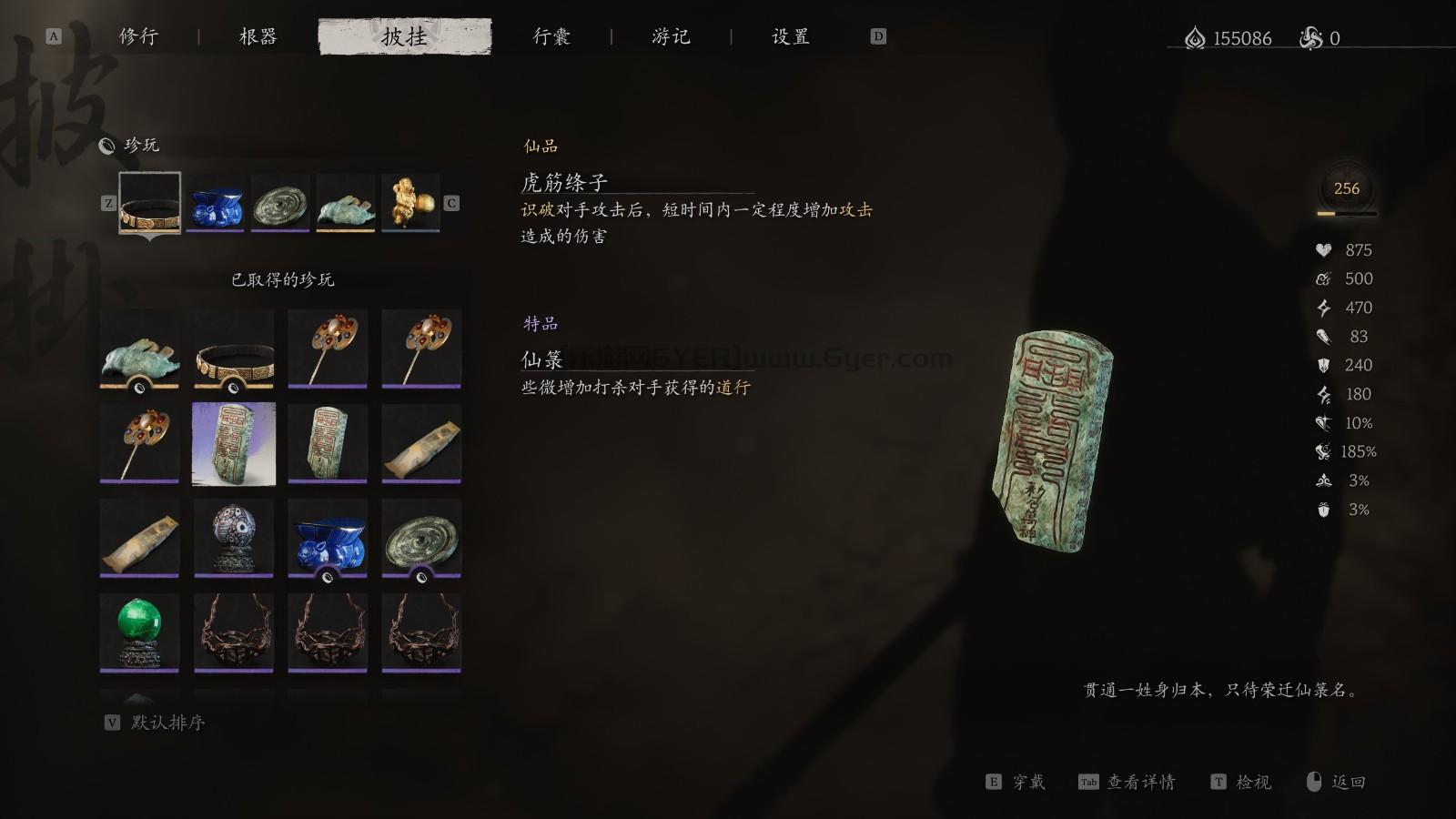Click the stamina stat icon showing 470
Image resolution: width=1456 pixels, height=819 pixels.
tap(1323, 308)
